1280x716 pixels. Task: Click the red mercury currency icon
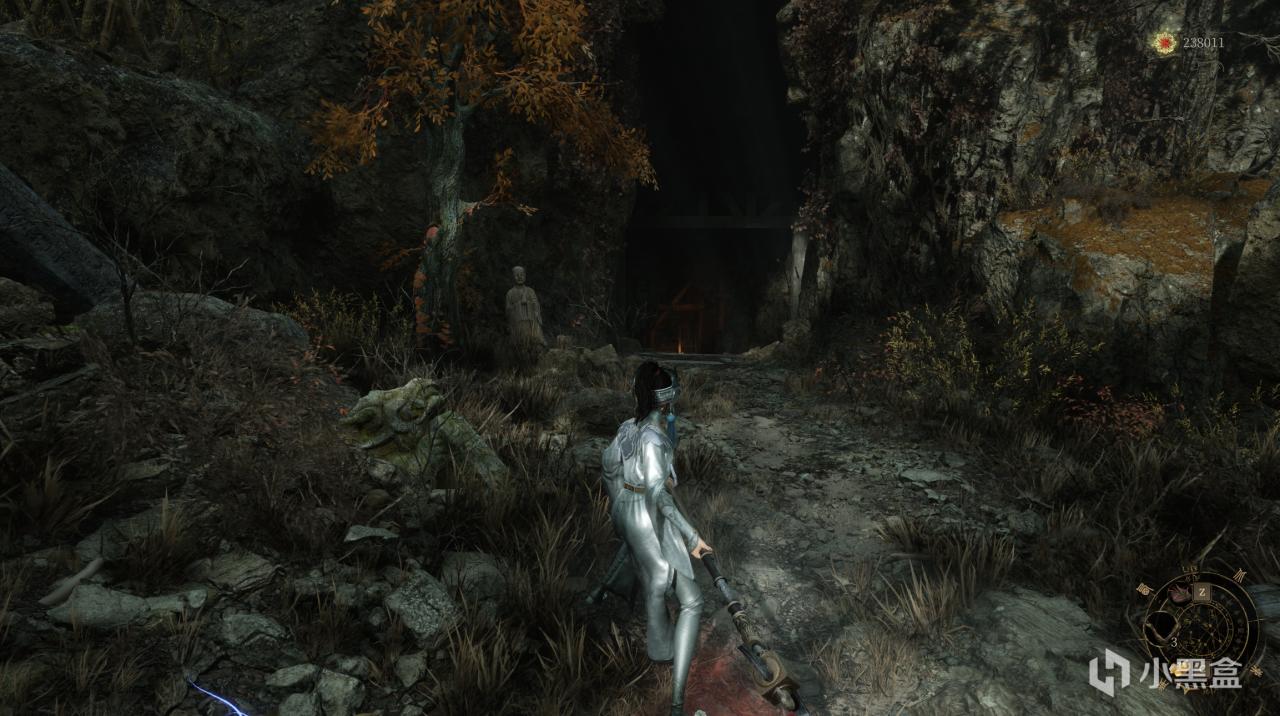(1163, 42)
